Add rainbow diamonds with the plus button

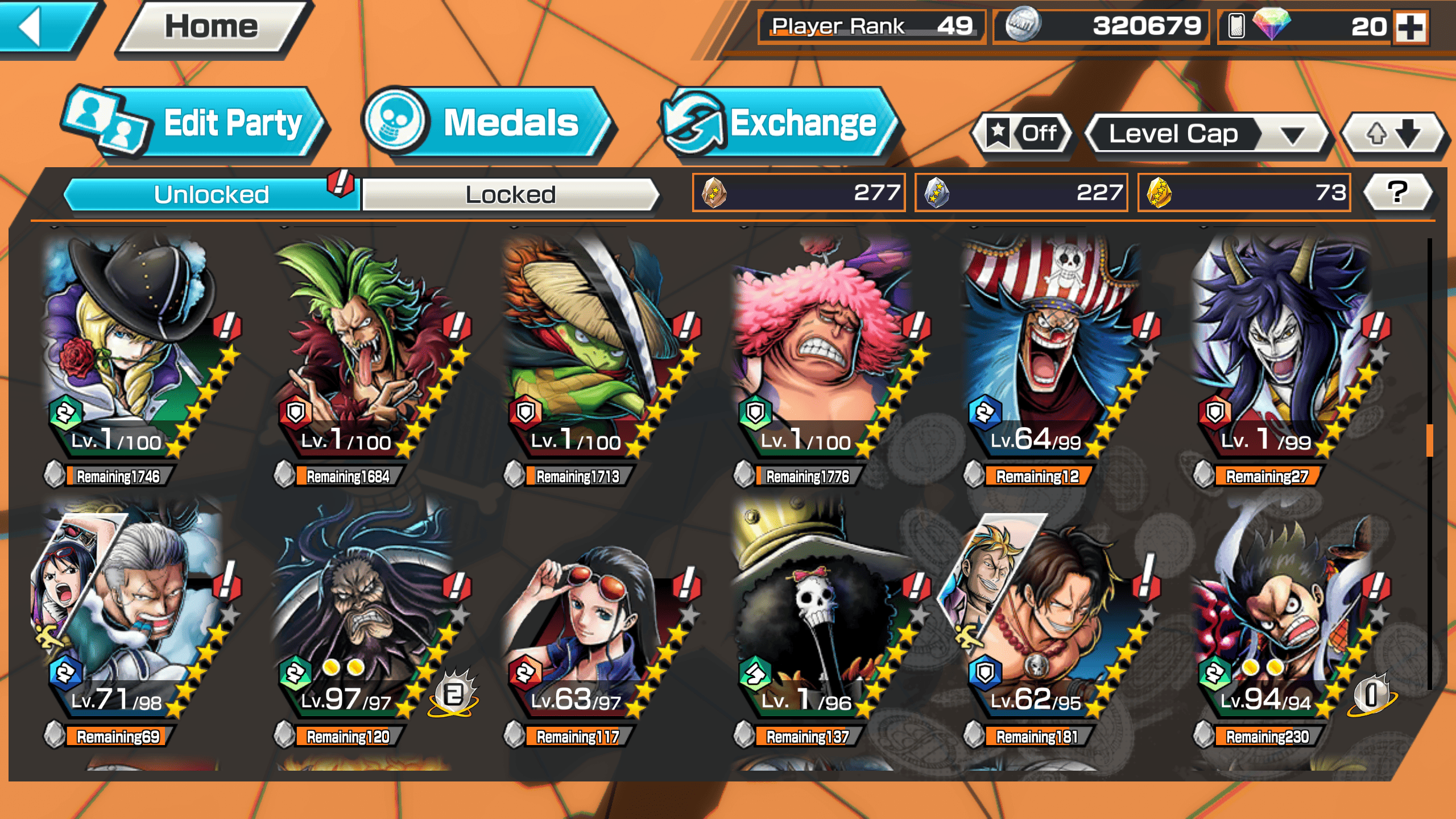click(1411, 27)
